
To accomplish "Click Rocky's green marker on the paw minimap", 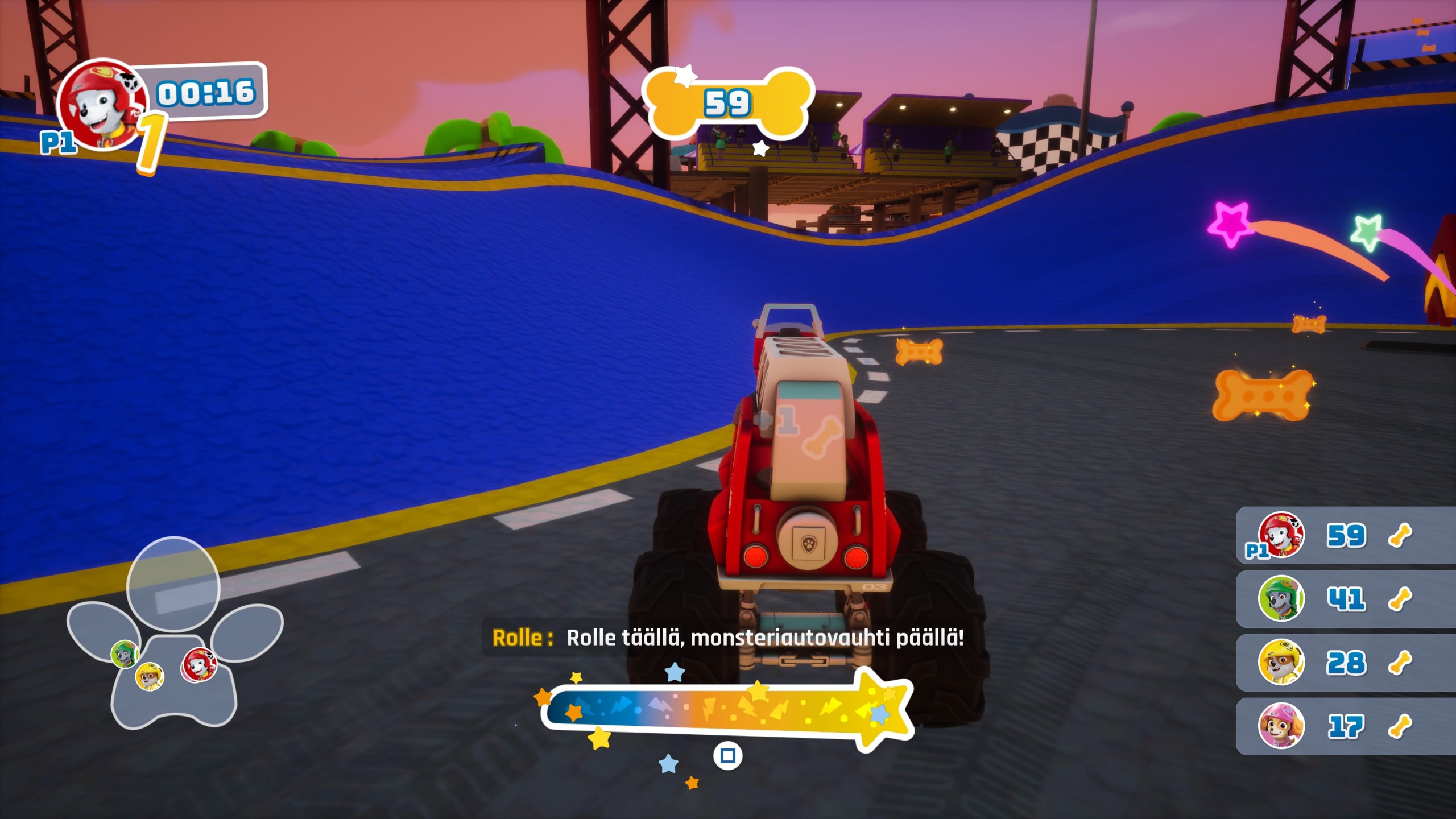I will tap(125, 653).
